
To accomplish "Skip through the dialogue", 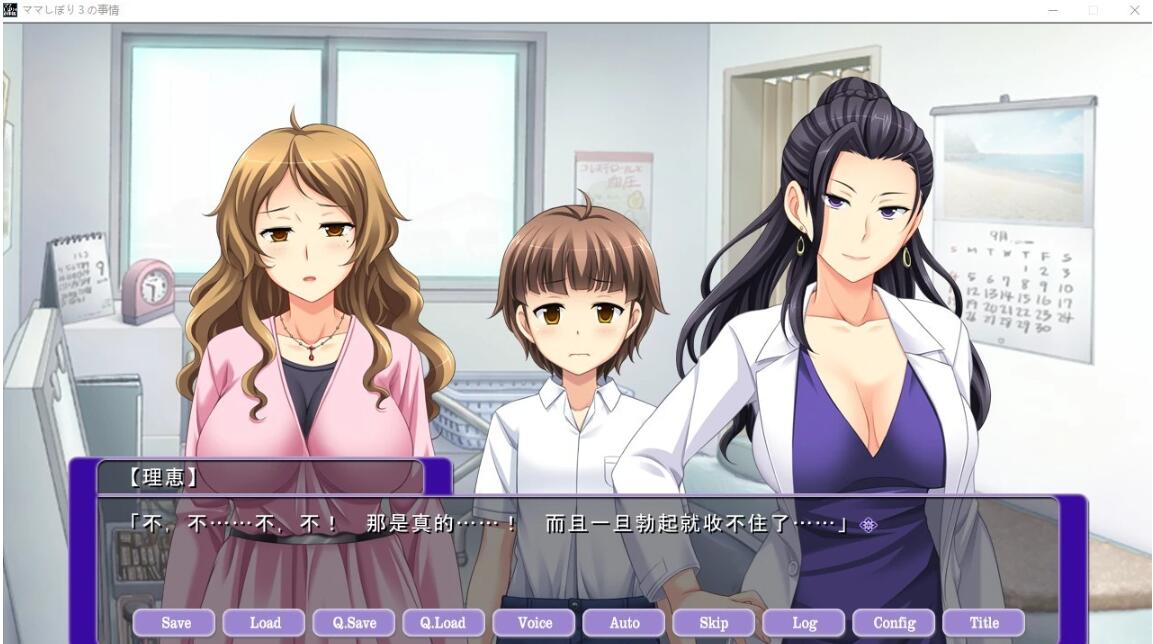I will tap(714, 623).
